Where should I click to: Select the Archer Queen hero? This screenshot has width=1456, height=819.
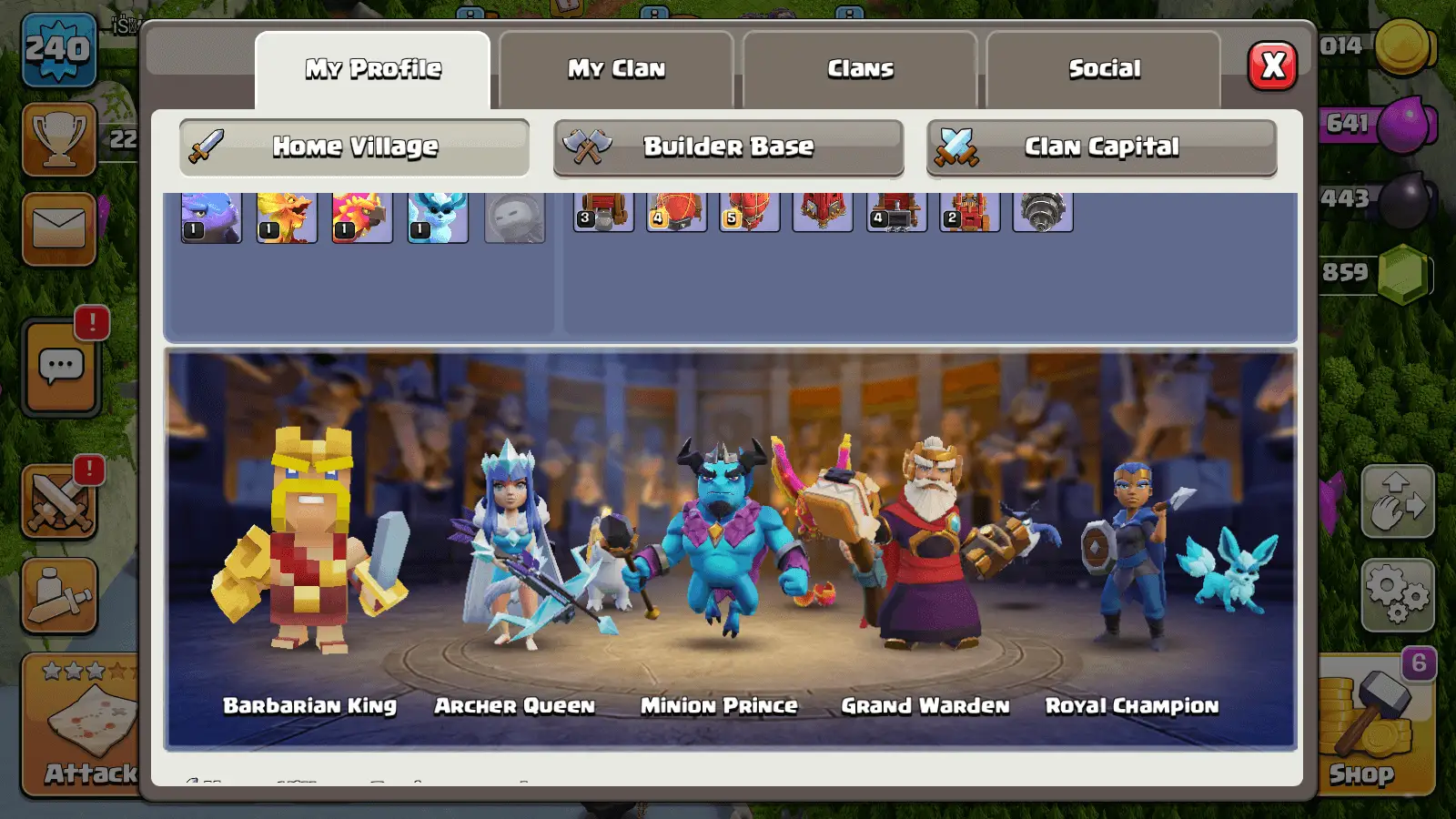(x=514, y=546)
